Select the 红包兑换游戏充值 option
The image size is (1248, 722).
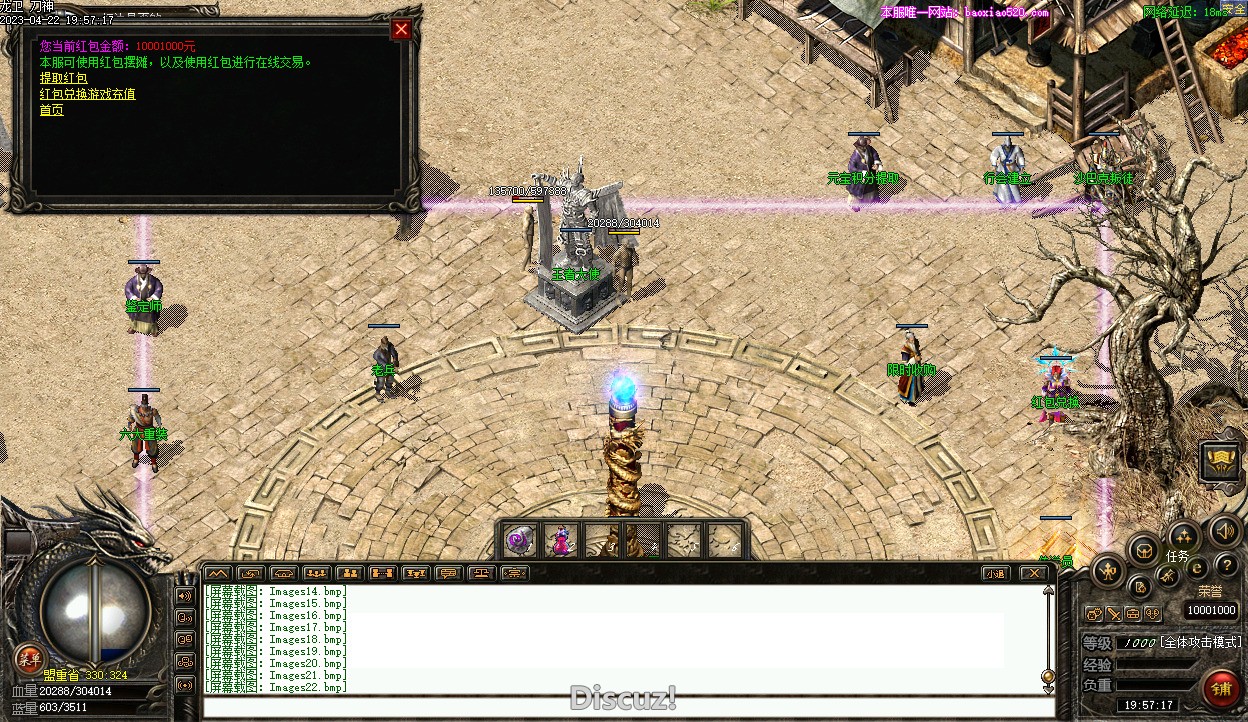[x=87, y=94]
